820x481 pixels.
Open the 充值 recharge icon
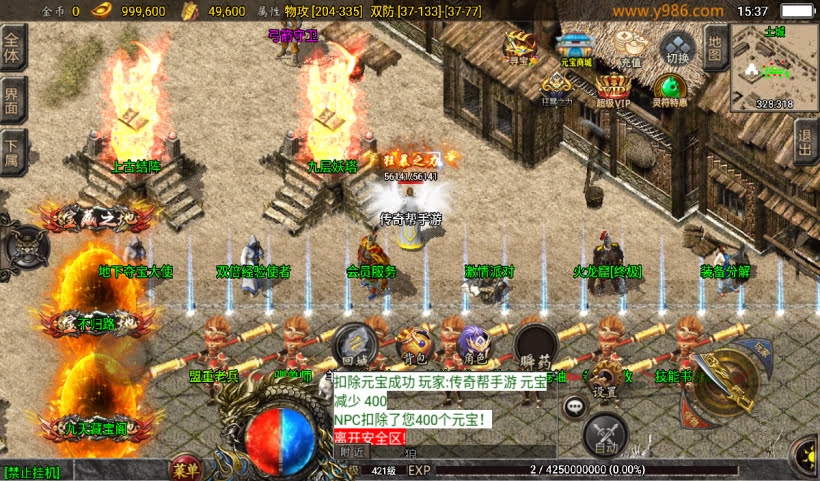[629, 47]
